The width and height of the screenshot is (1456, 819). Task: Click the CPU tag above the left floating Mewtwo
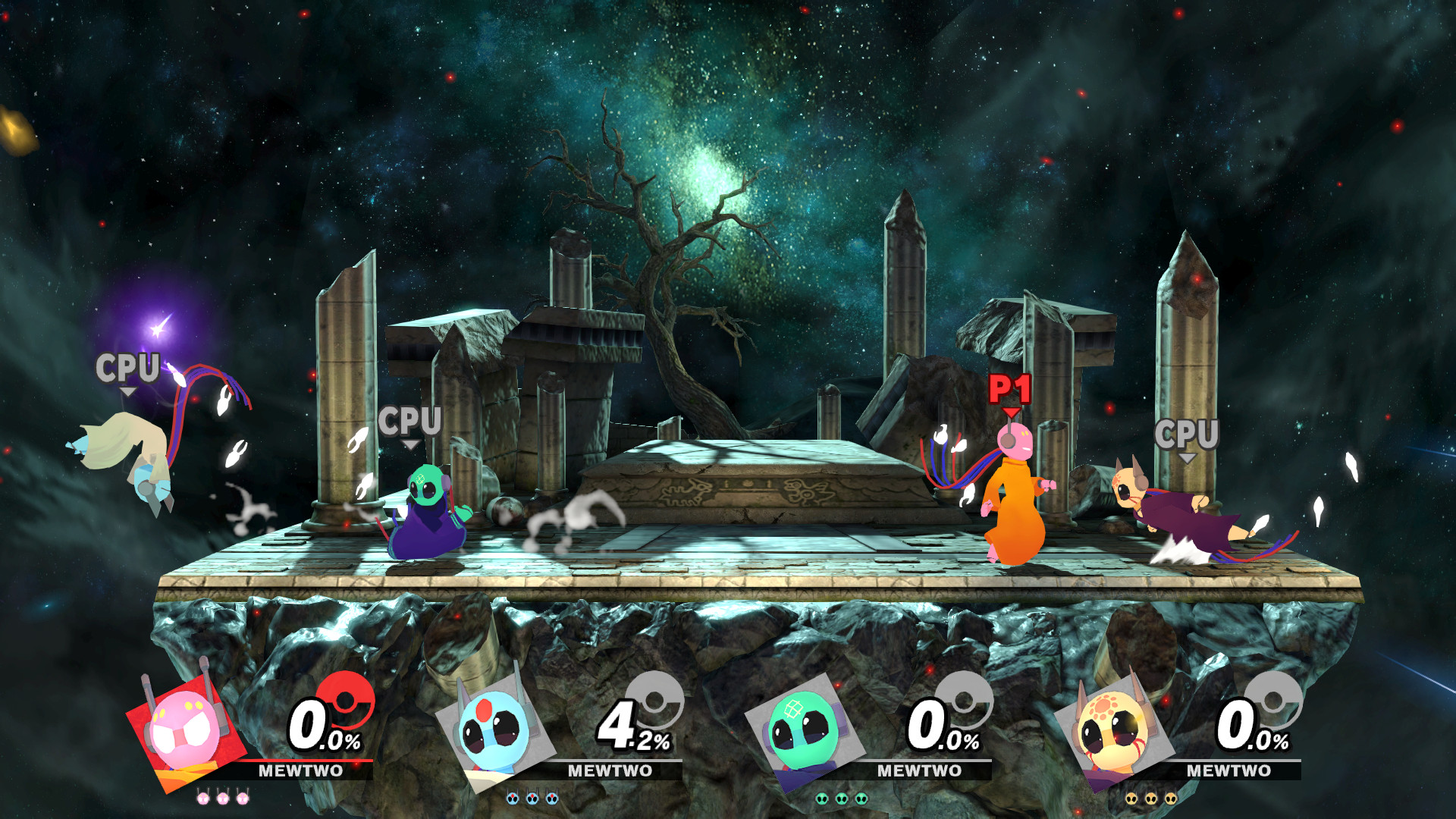tap(129, 369)
